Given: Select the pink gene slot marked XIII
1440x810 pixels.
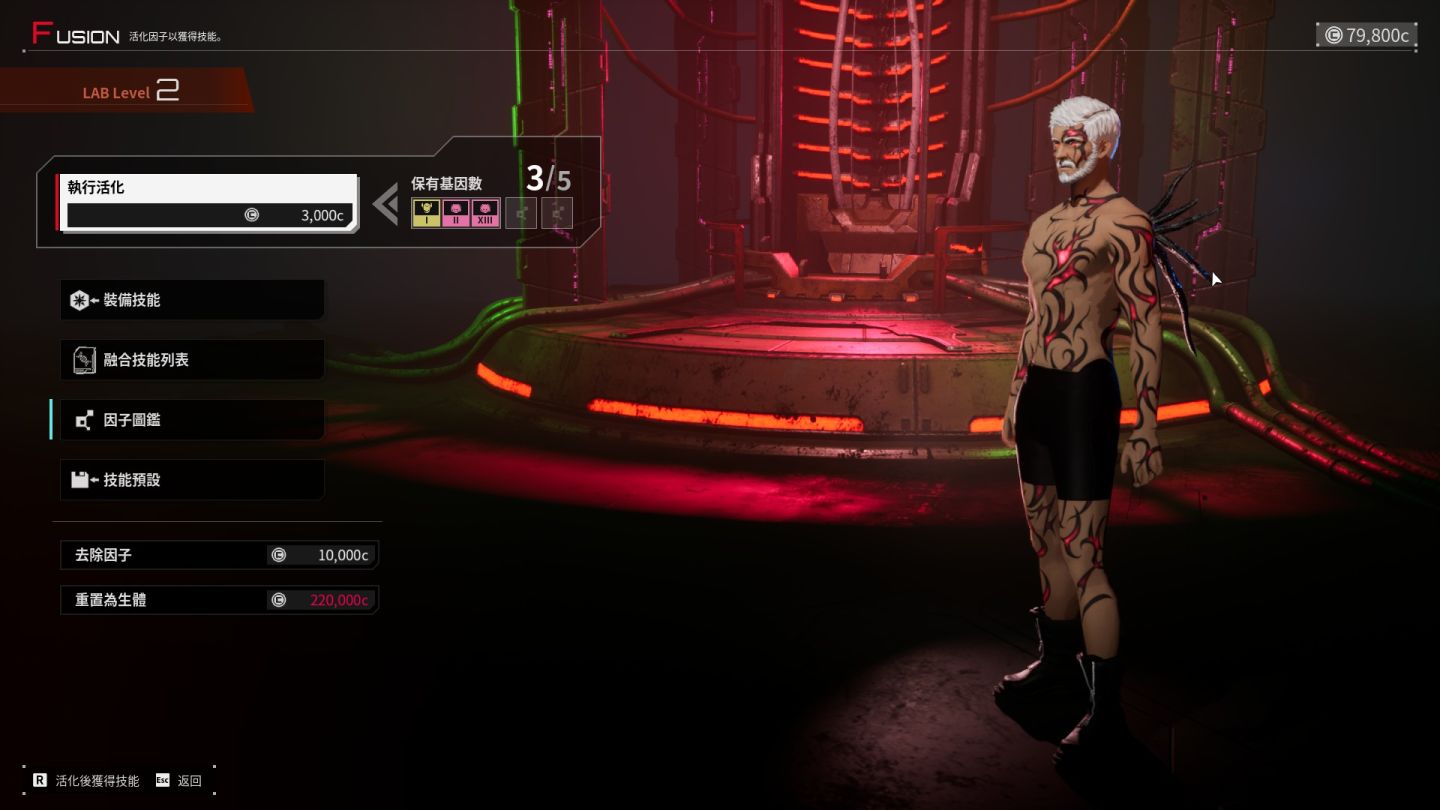Looking at the screenshot, I should click(486, 213).
